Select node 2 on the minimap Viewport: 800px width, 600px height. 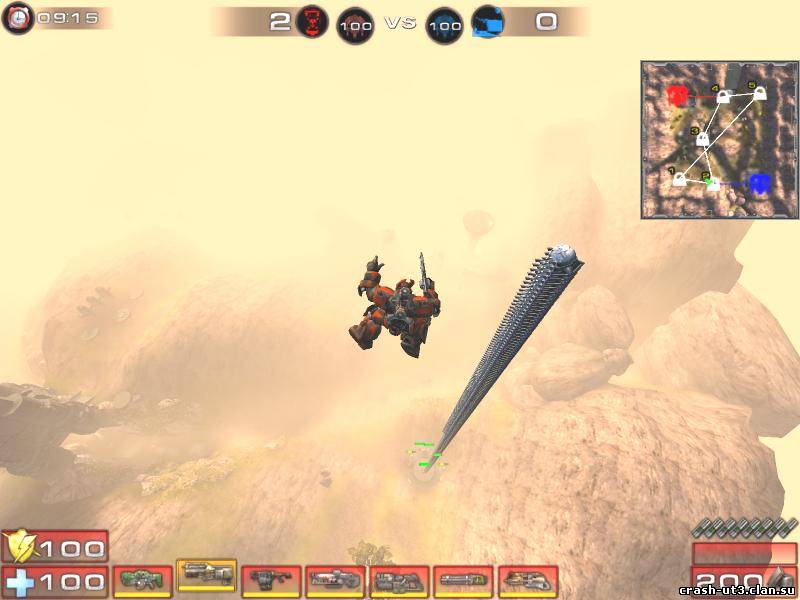714,182
